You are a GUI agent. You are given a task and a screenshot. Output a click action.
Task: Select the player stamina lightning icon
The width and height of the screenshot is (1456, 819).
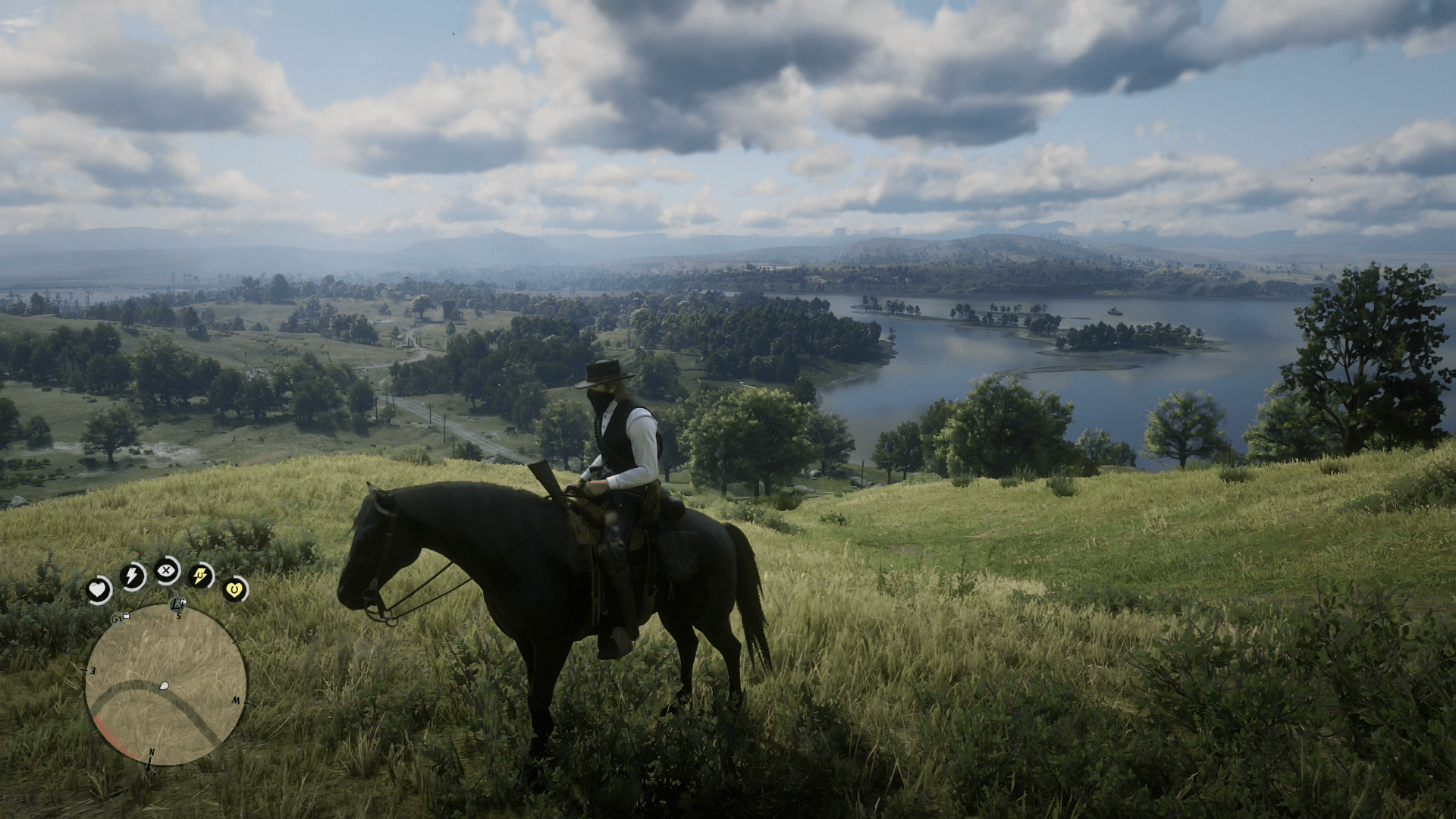coord(133,576)
